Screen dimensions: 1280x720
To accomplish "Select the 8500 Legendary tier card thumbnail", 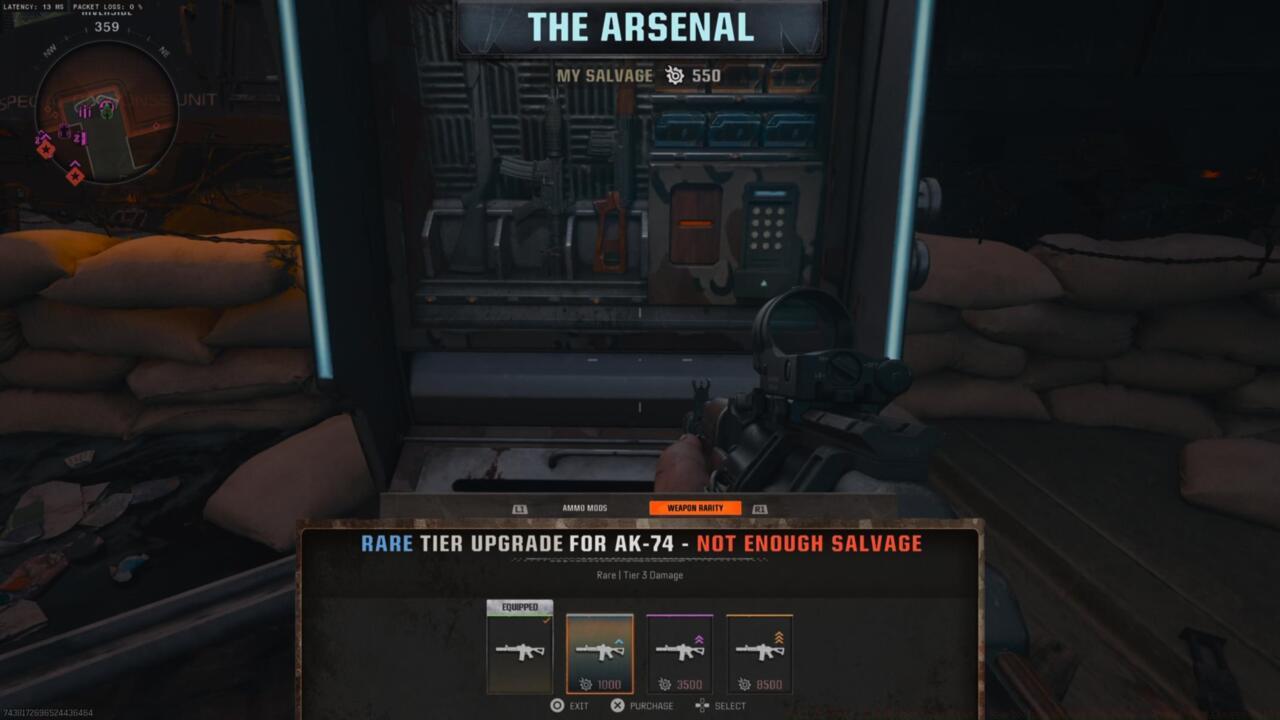I will 762,652.
